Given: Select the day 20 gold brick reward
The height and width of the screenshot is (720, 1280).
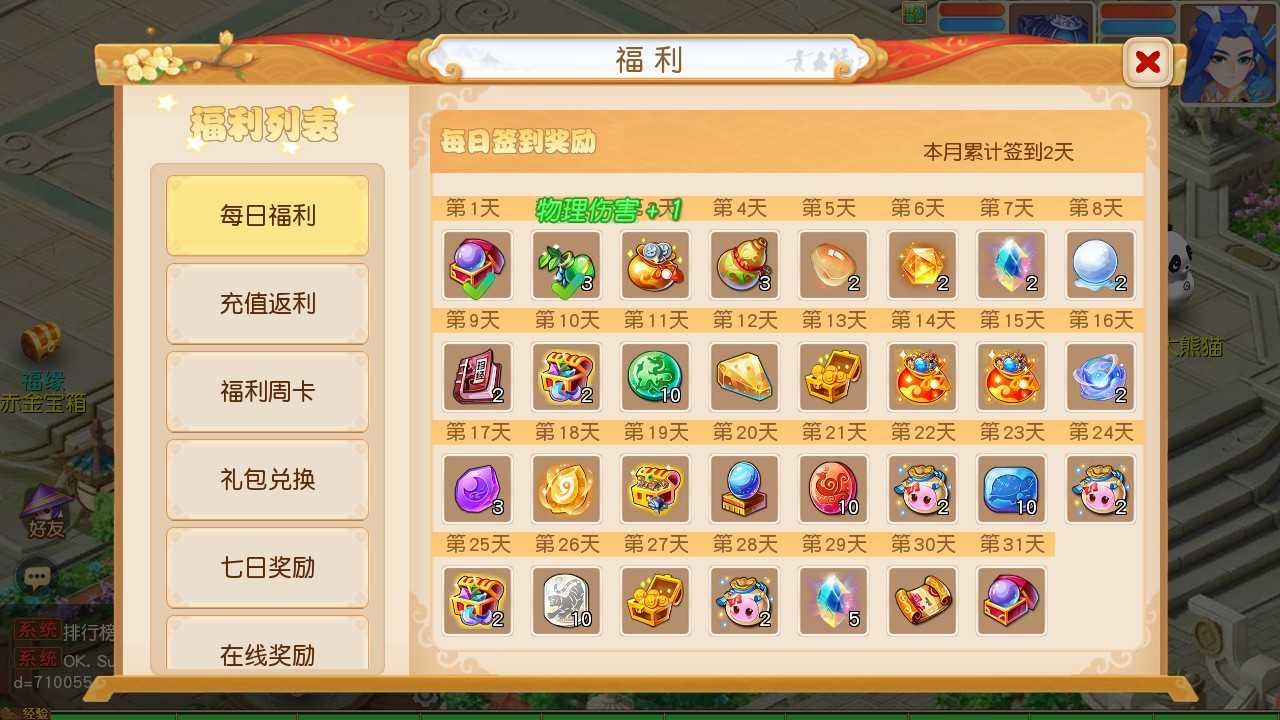Looking at the screenshot, I should (744, 490).
